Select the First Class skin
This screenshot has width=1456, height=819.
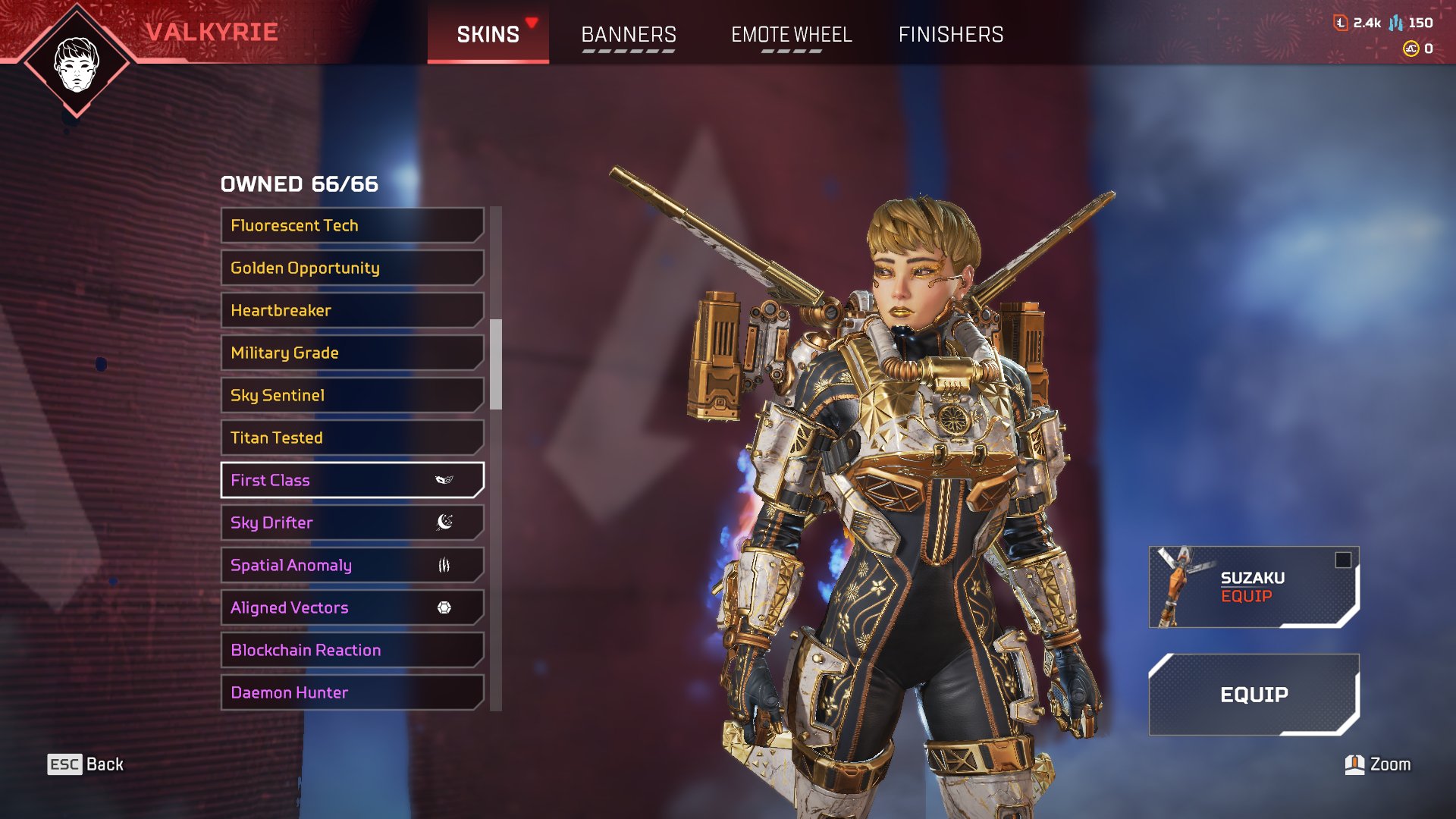click(352, 480)
